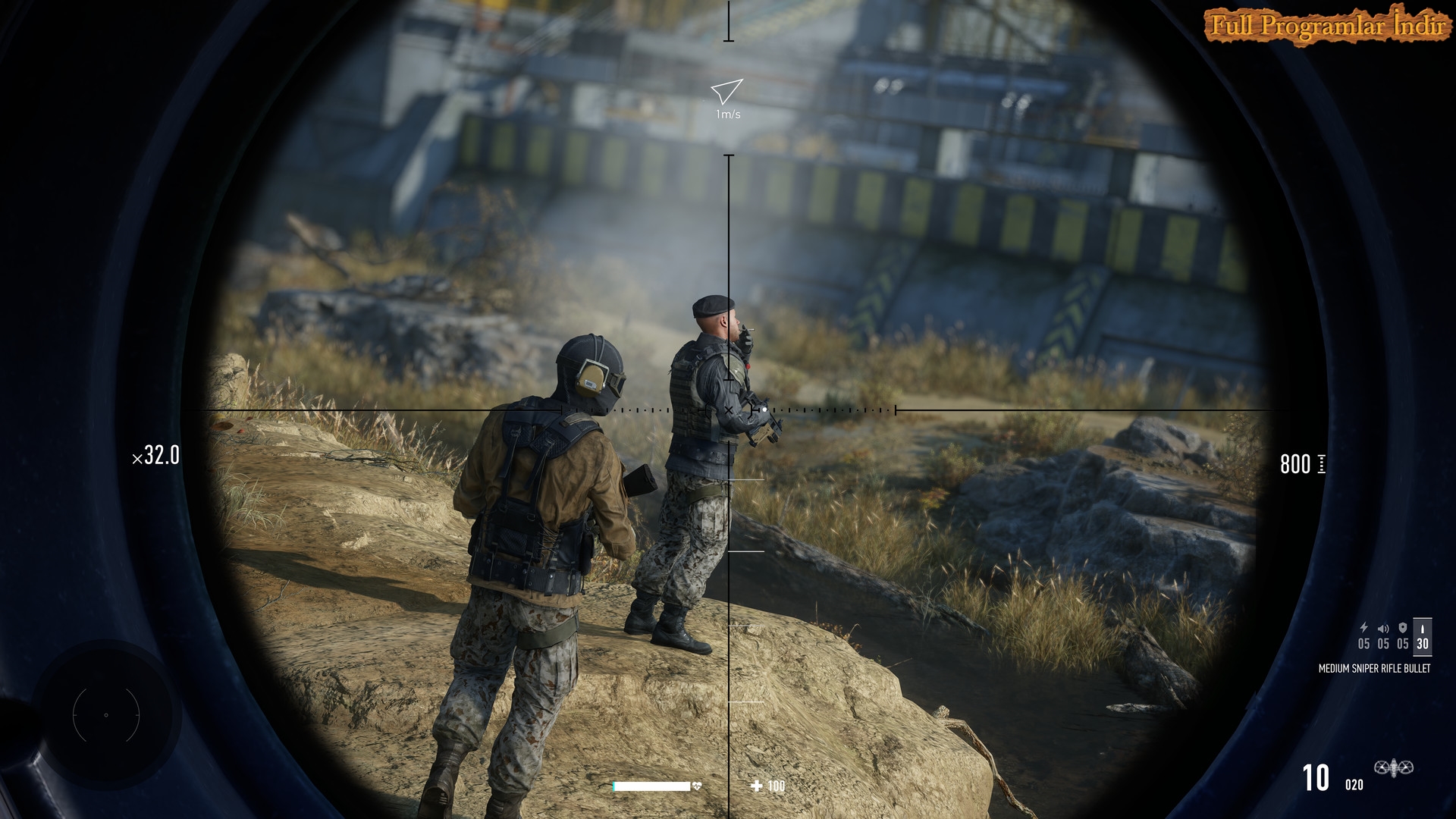Select the highlighted standard bullet ammo slot
Screen dimensions: 1456x819
1423,635
